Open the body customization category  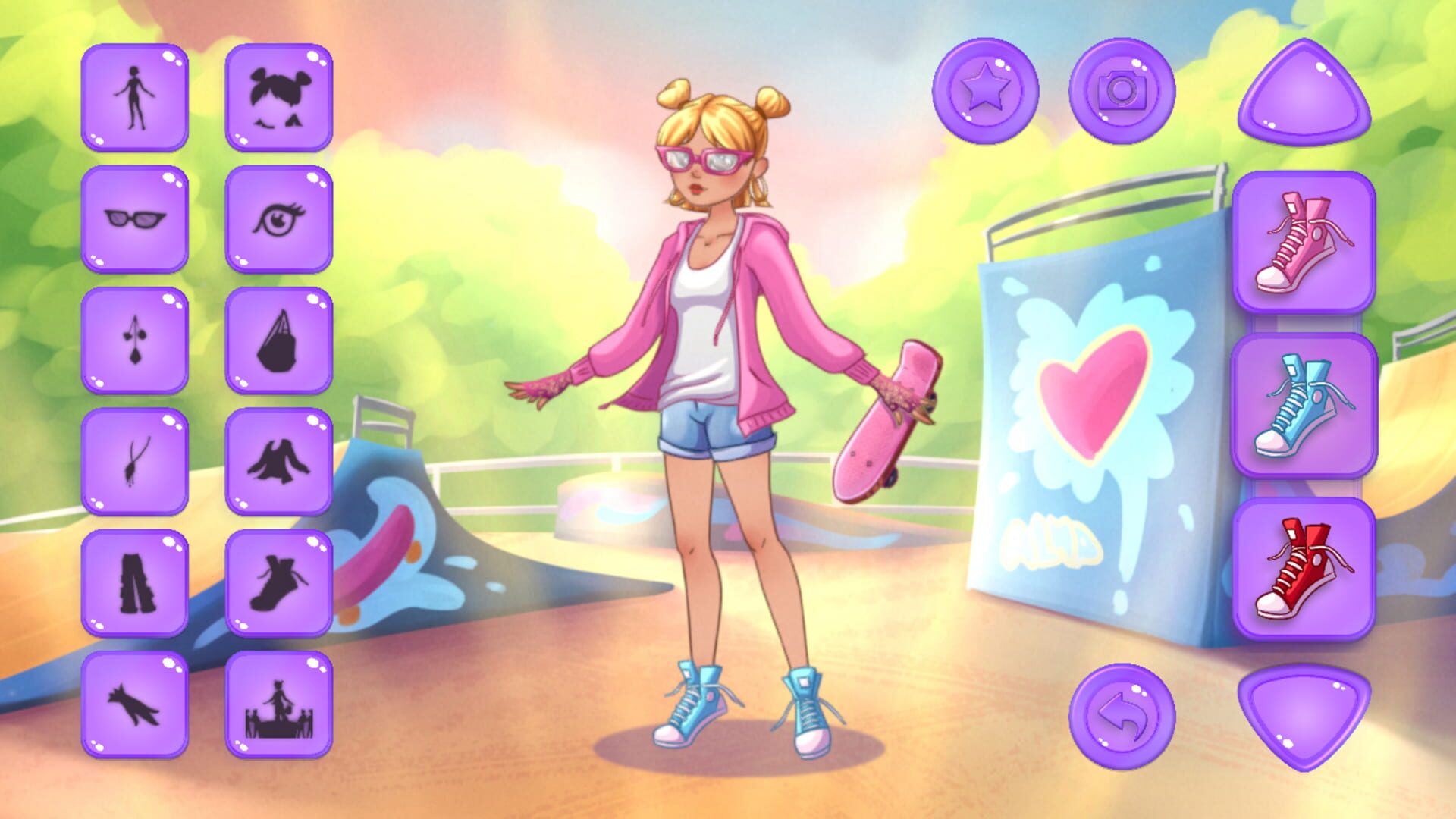133,97
